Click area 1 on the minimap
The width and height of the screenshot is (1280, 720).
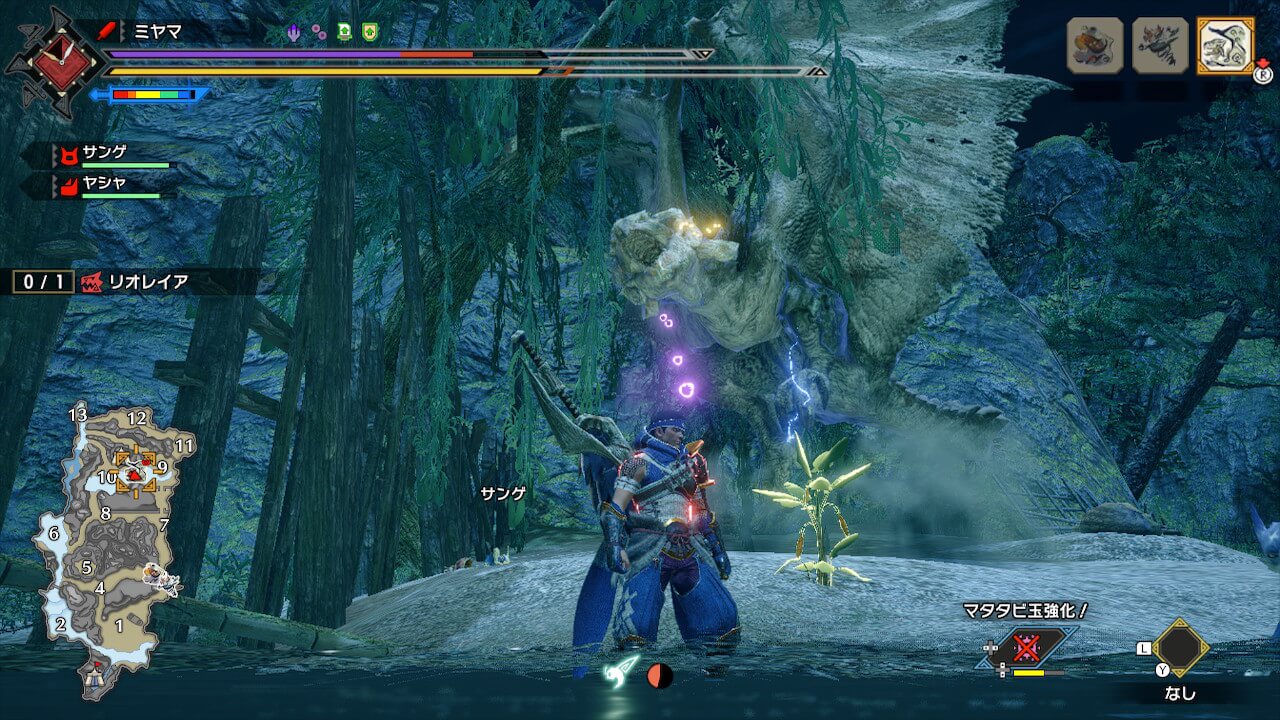point(119,626)
